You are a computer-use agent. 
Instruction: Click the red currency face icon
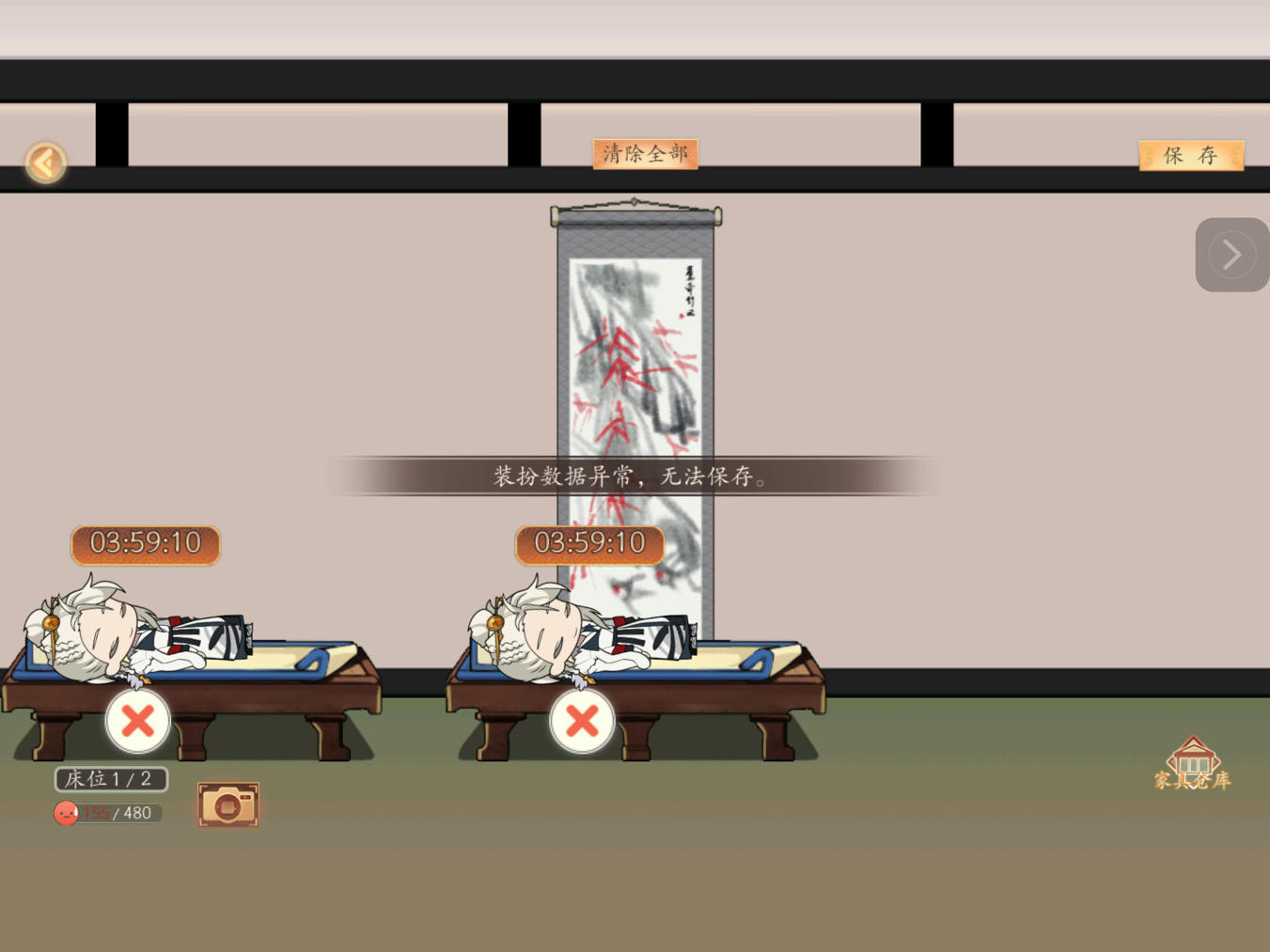click(65, 813)
